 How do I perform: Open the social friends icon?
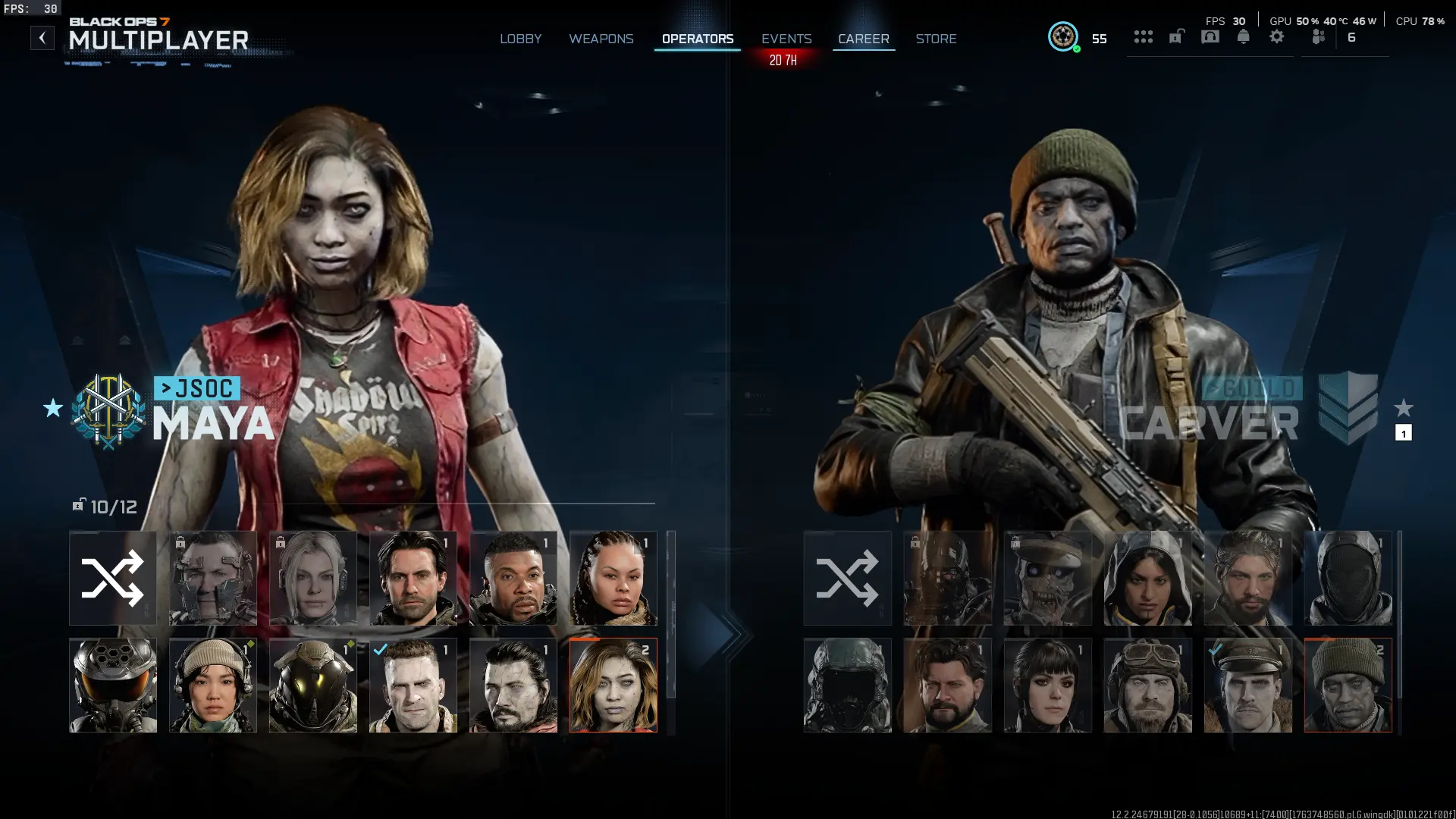coord(1318,36)
